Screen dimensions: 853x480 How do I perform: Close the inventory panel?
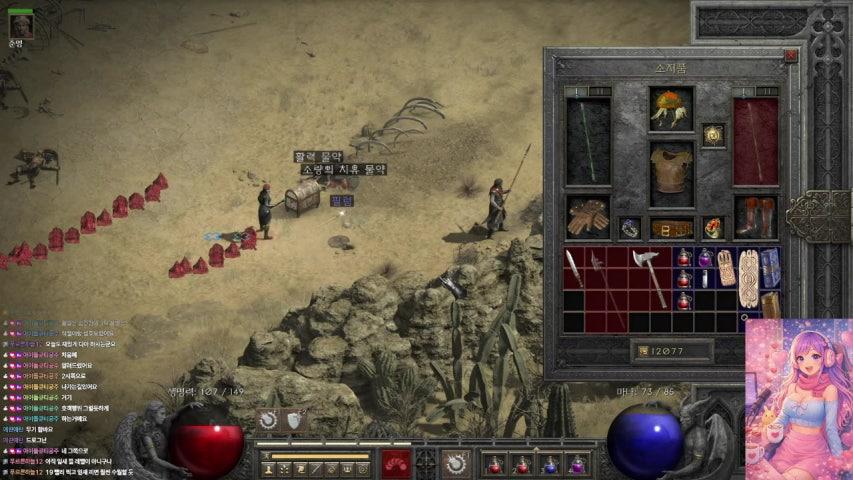pos(790,57)
